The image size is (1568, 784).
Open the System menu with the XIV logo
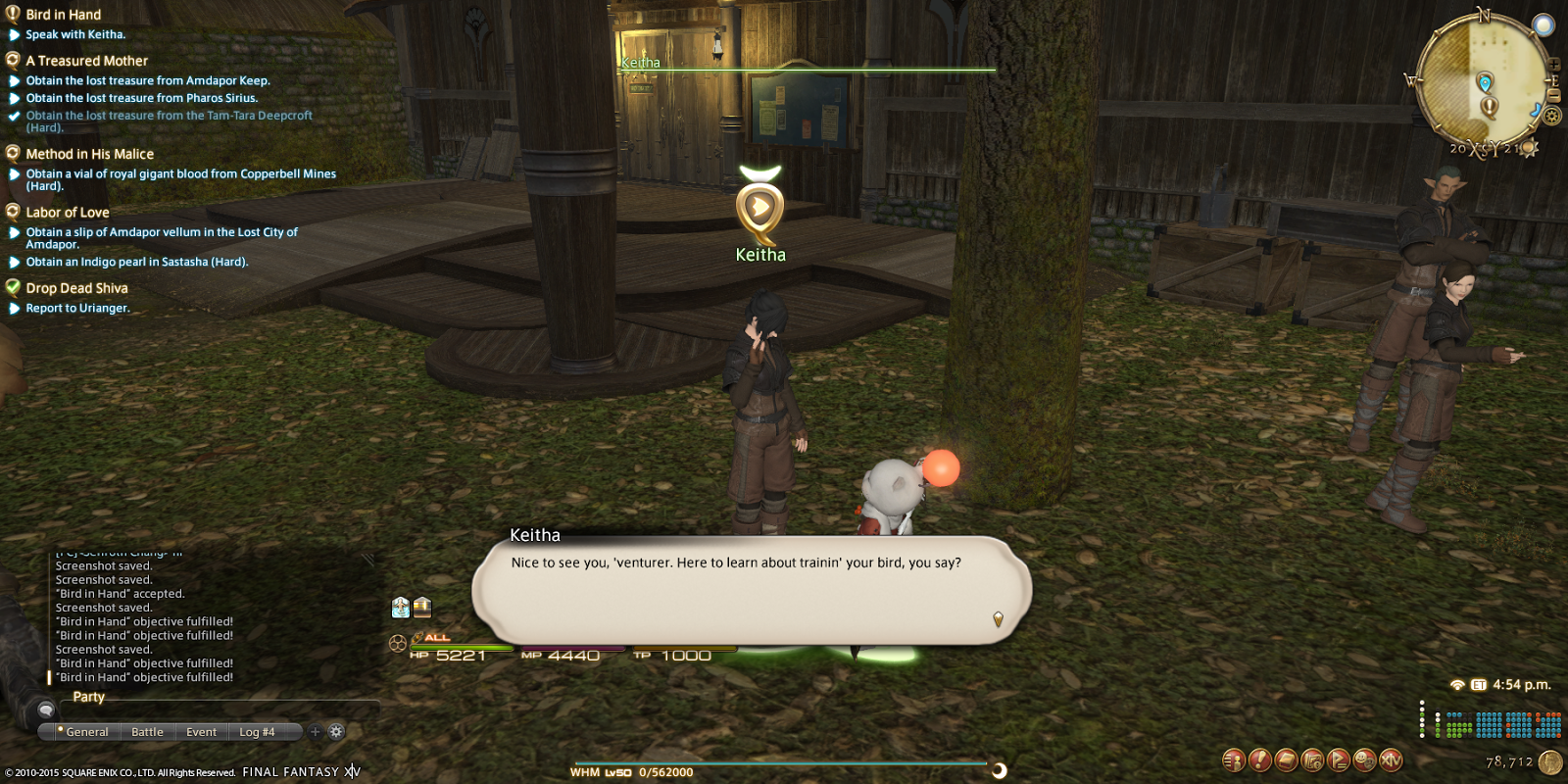point(1390,759)
